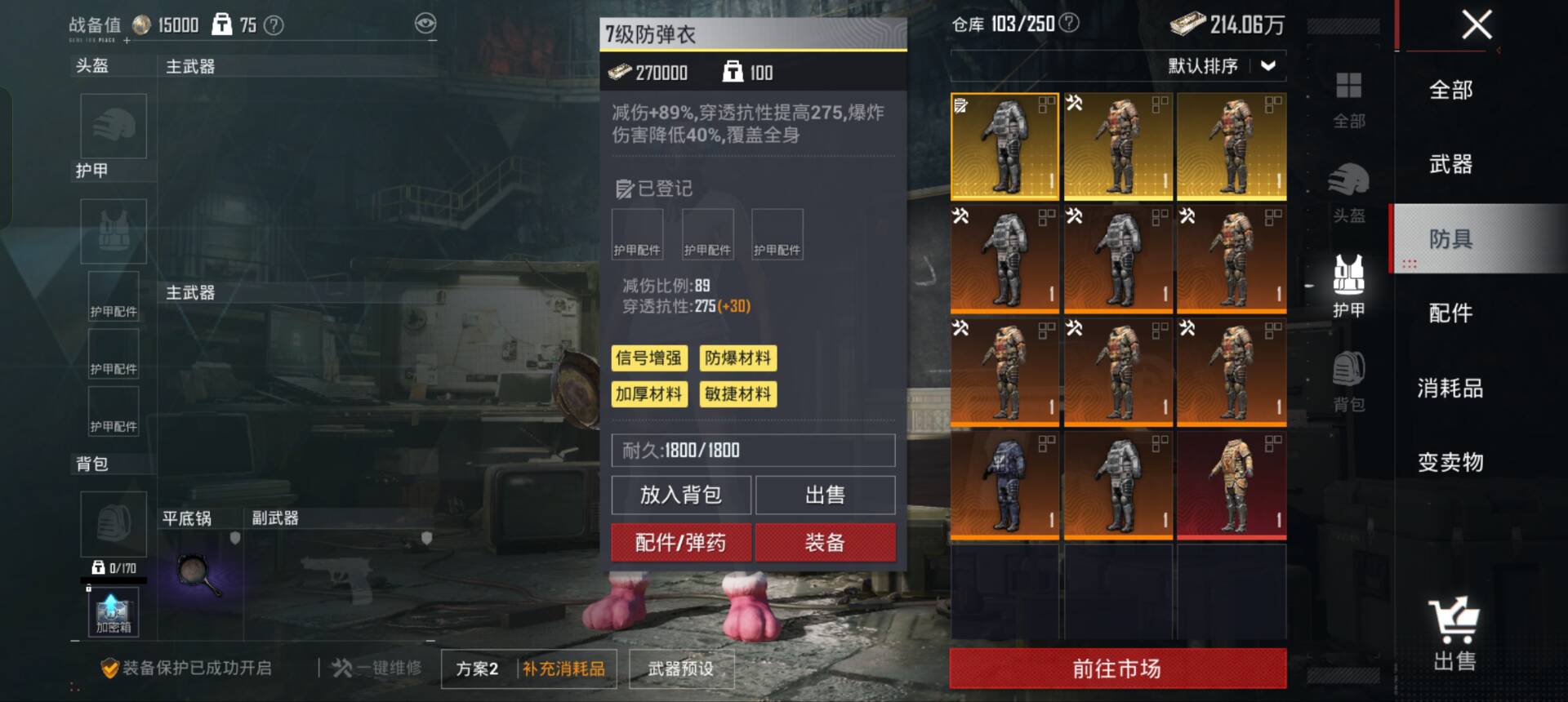
Task: Select the red-background armor item
Action: 1232,486
